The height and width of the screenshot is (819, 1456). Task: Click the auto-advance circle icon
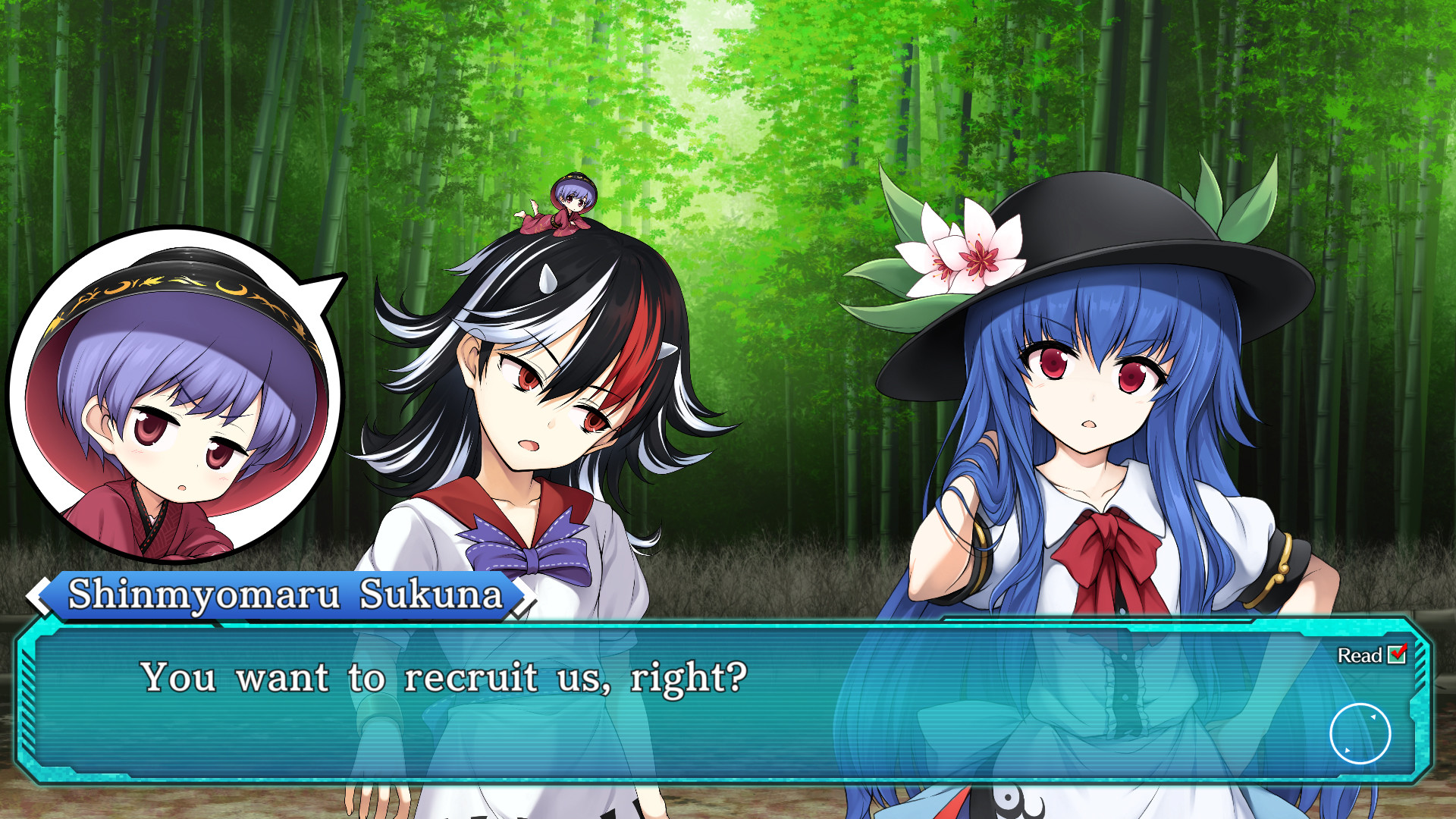[x=1359, y=733]
